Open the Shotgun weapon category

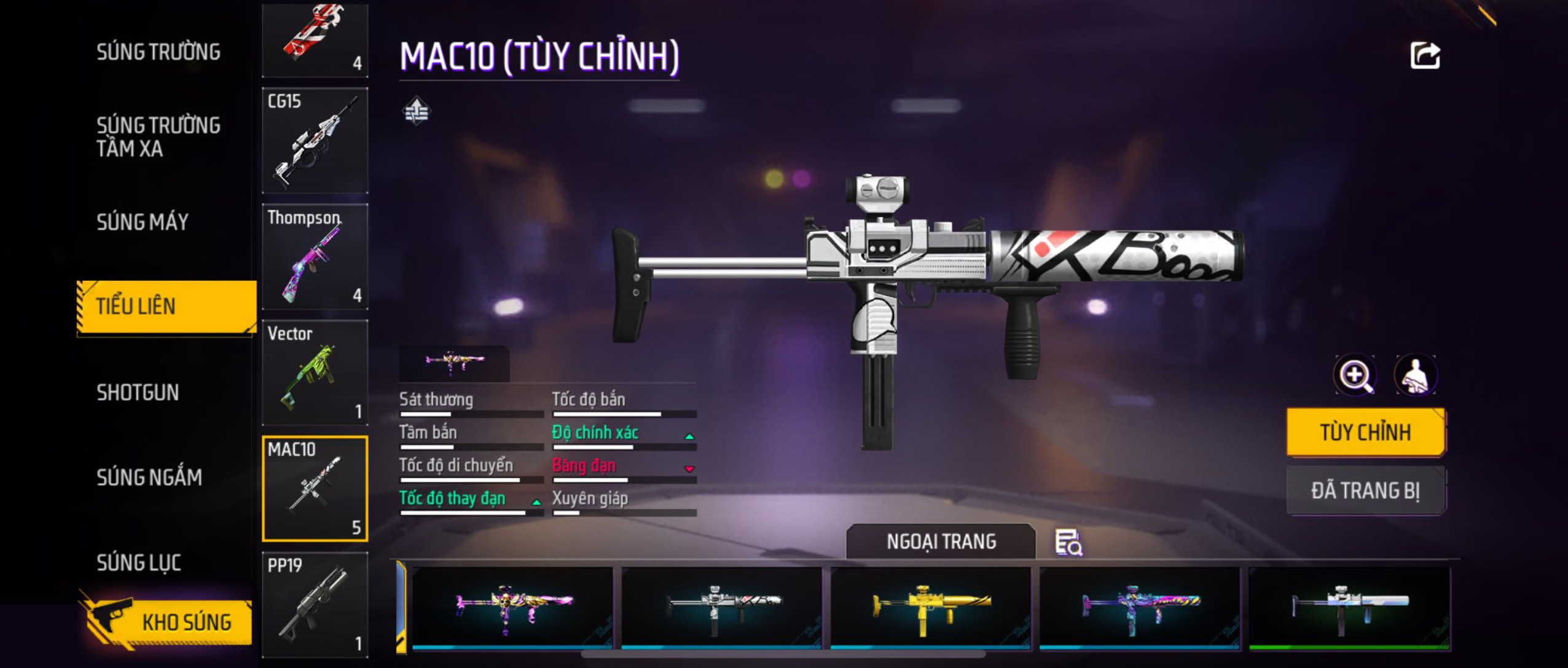138,392
